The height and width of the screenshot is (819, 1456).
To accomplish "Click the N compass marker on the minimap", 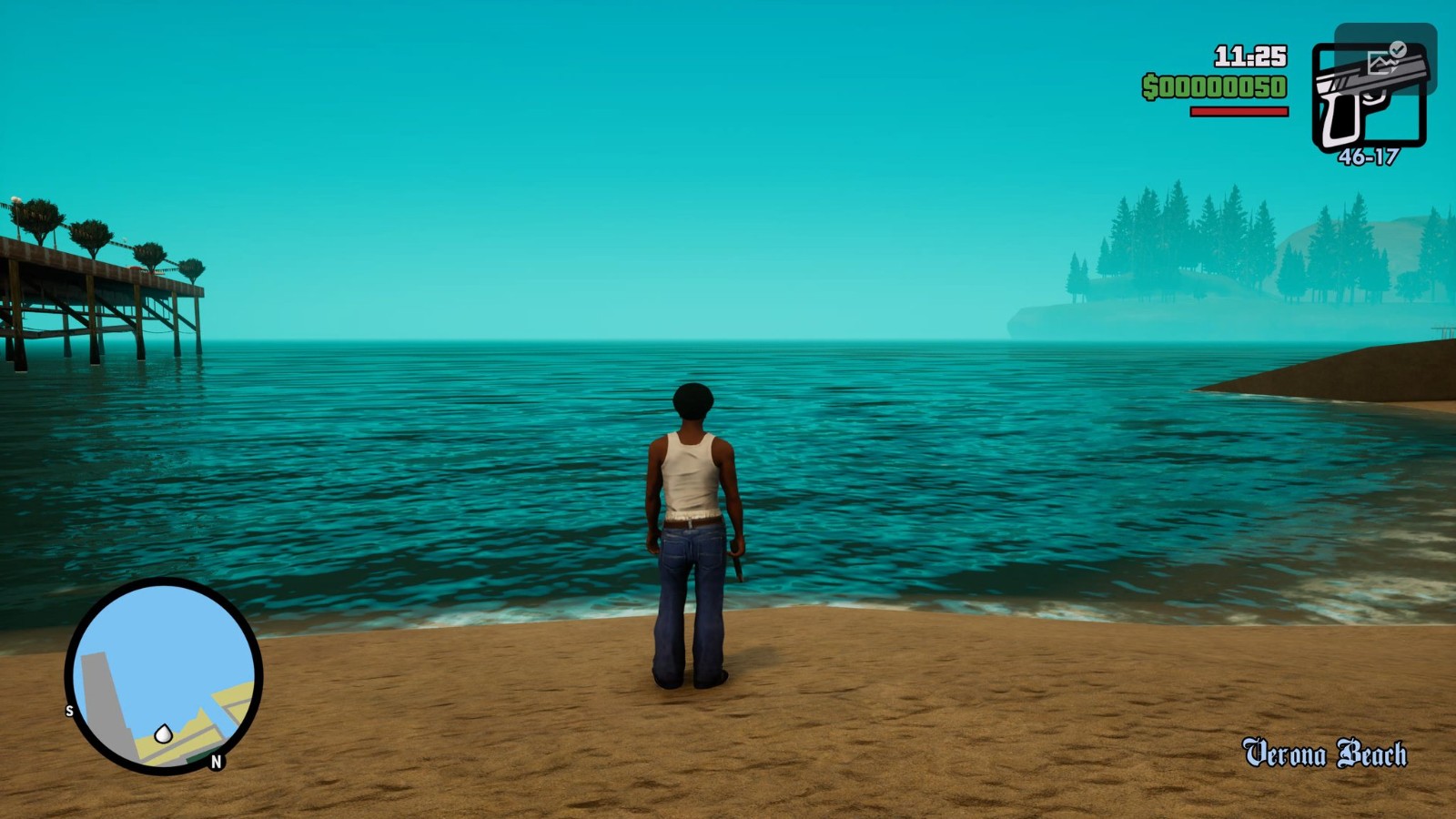I will click(x=217, y=761).
